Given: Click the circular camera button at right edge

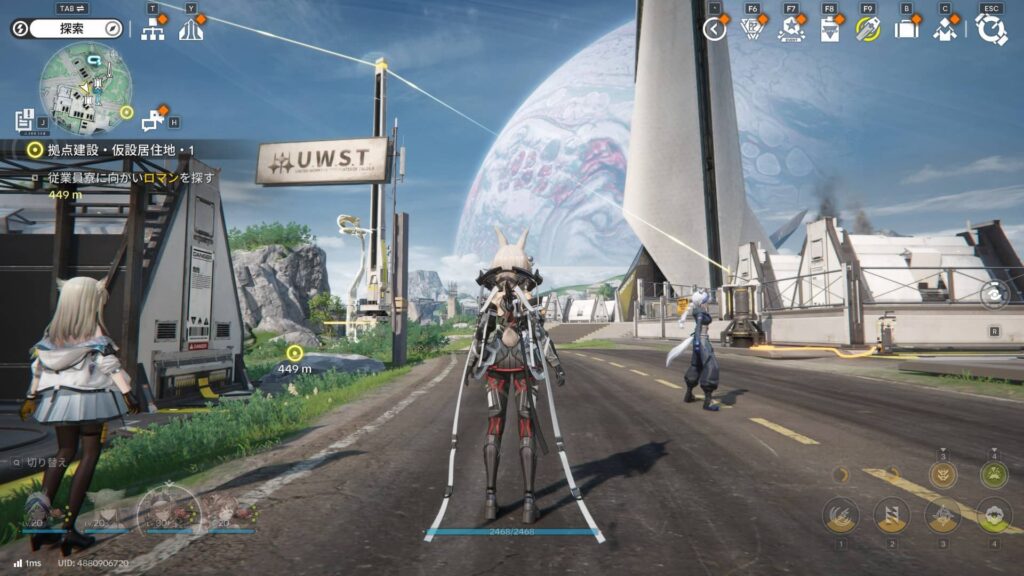Looking at the screenshot, I should pos(995,295).
